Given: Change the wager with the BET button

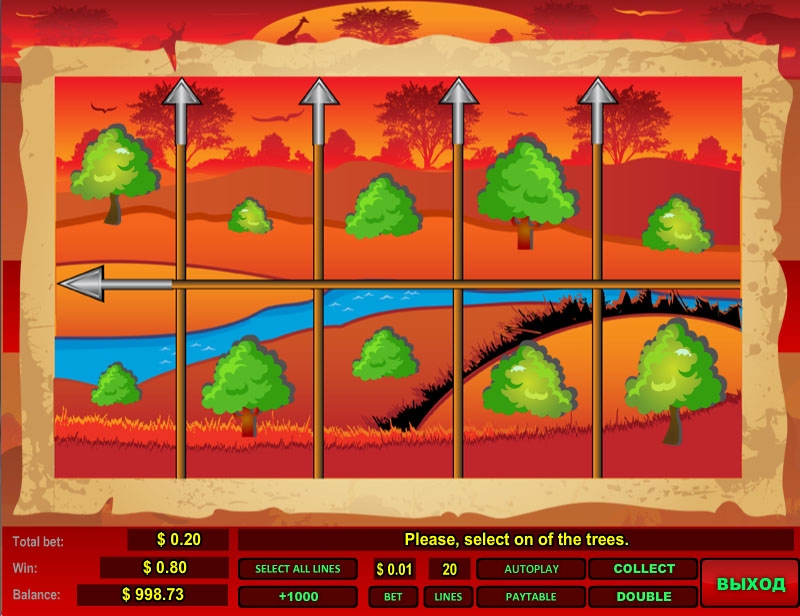Looking at the screenshot, I should pyautogui.click(x=393, y=597).
